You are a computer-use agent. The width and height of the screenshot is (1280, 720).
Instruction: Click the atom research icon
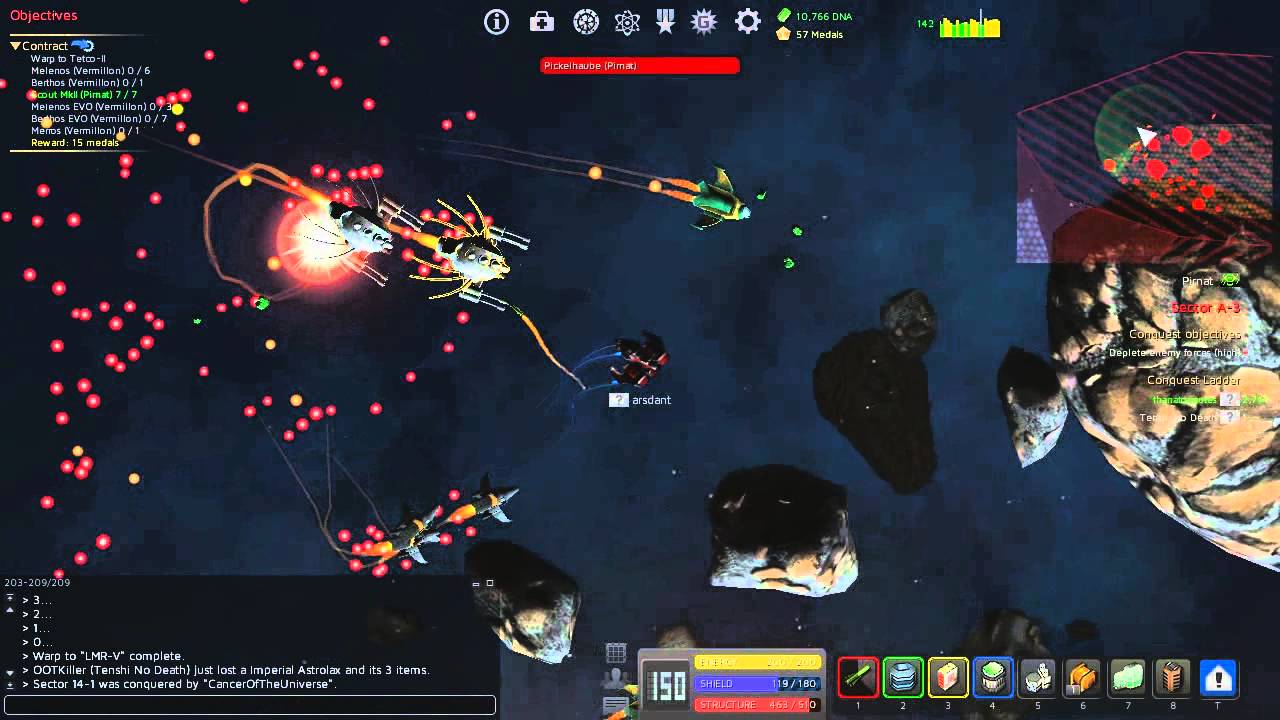click(627, 21)
